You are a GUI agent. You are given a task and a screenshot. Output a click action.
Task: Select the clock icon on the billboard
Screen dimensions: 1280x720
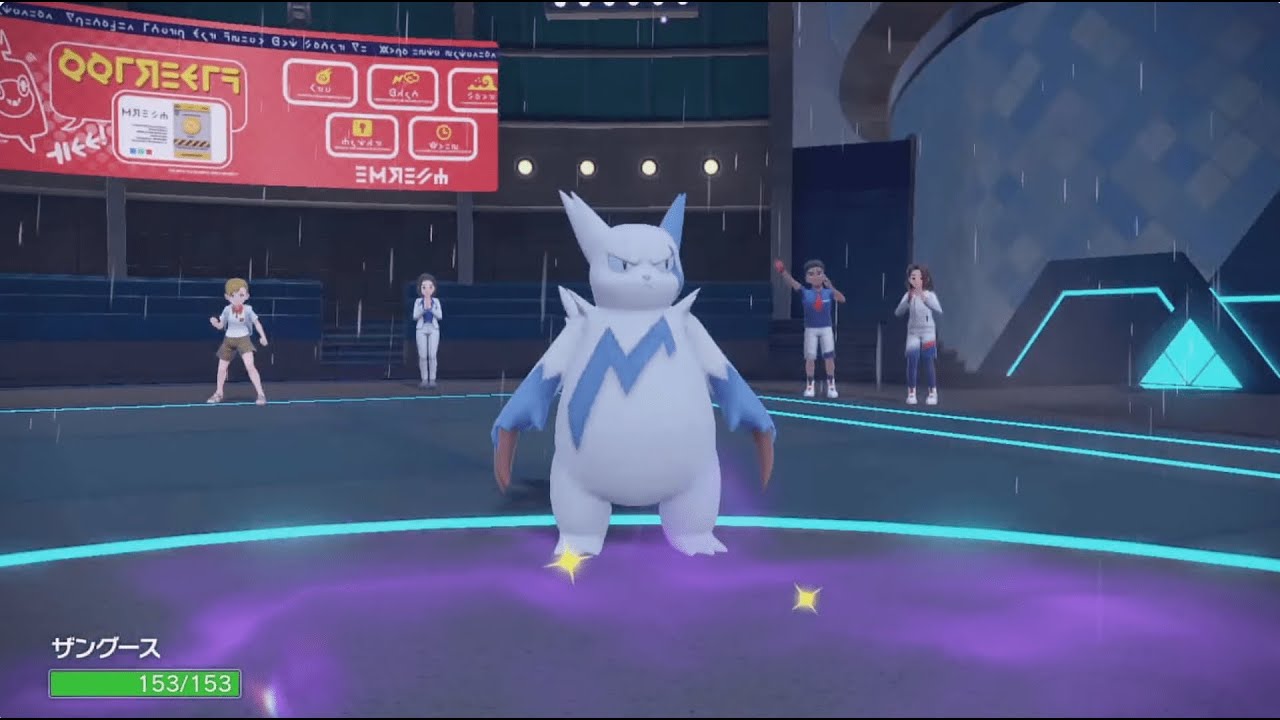[443, 131]
